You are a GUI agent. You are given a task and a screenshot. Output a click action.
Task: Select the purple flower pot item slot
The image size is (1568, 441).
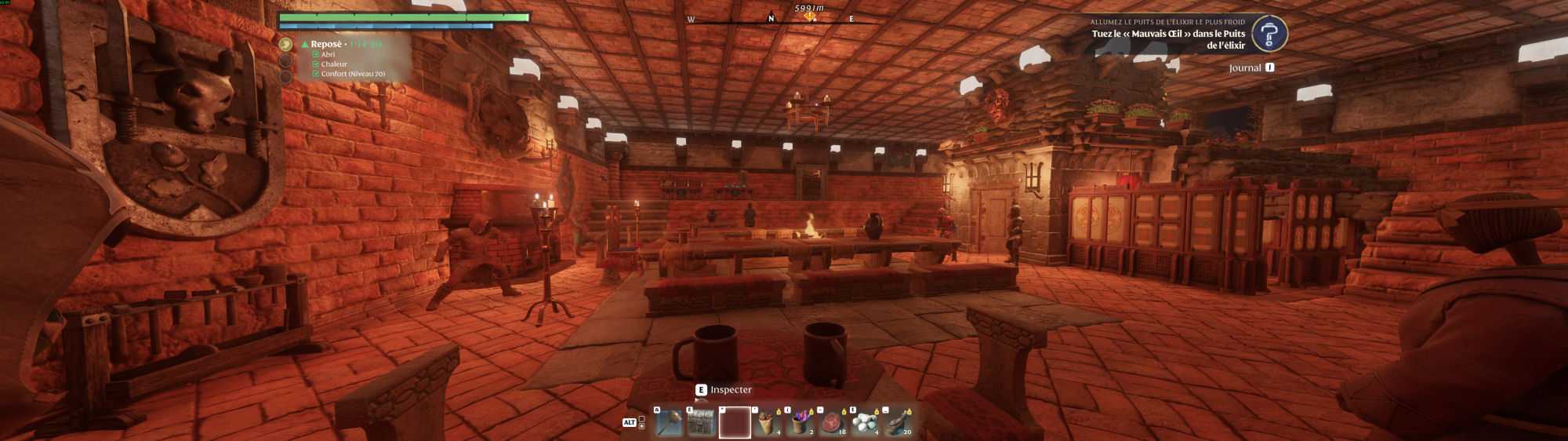point(800,423)
